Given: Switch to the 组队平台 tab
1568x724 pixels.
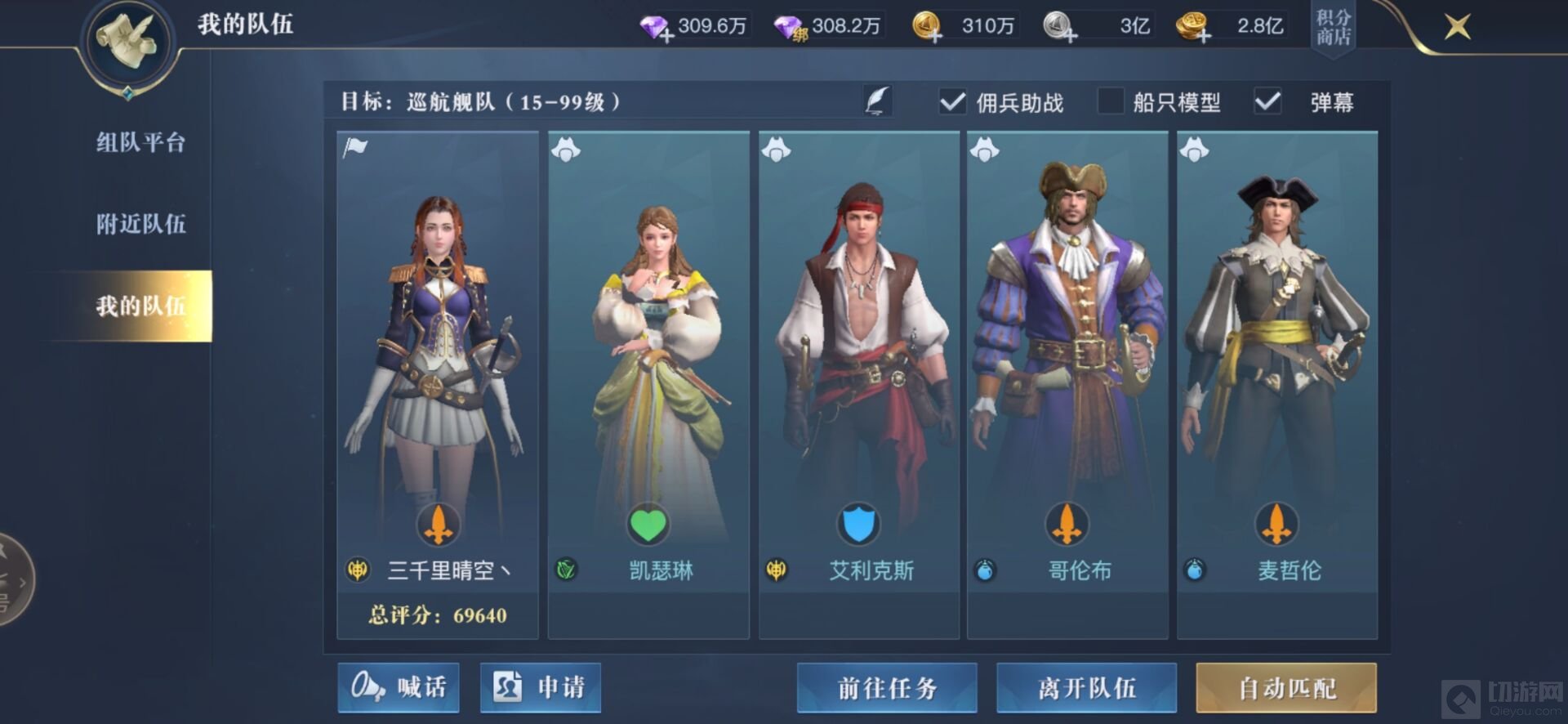Looking at the screenshot, I should [x=140, y=143].
